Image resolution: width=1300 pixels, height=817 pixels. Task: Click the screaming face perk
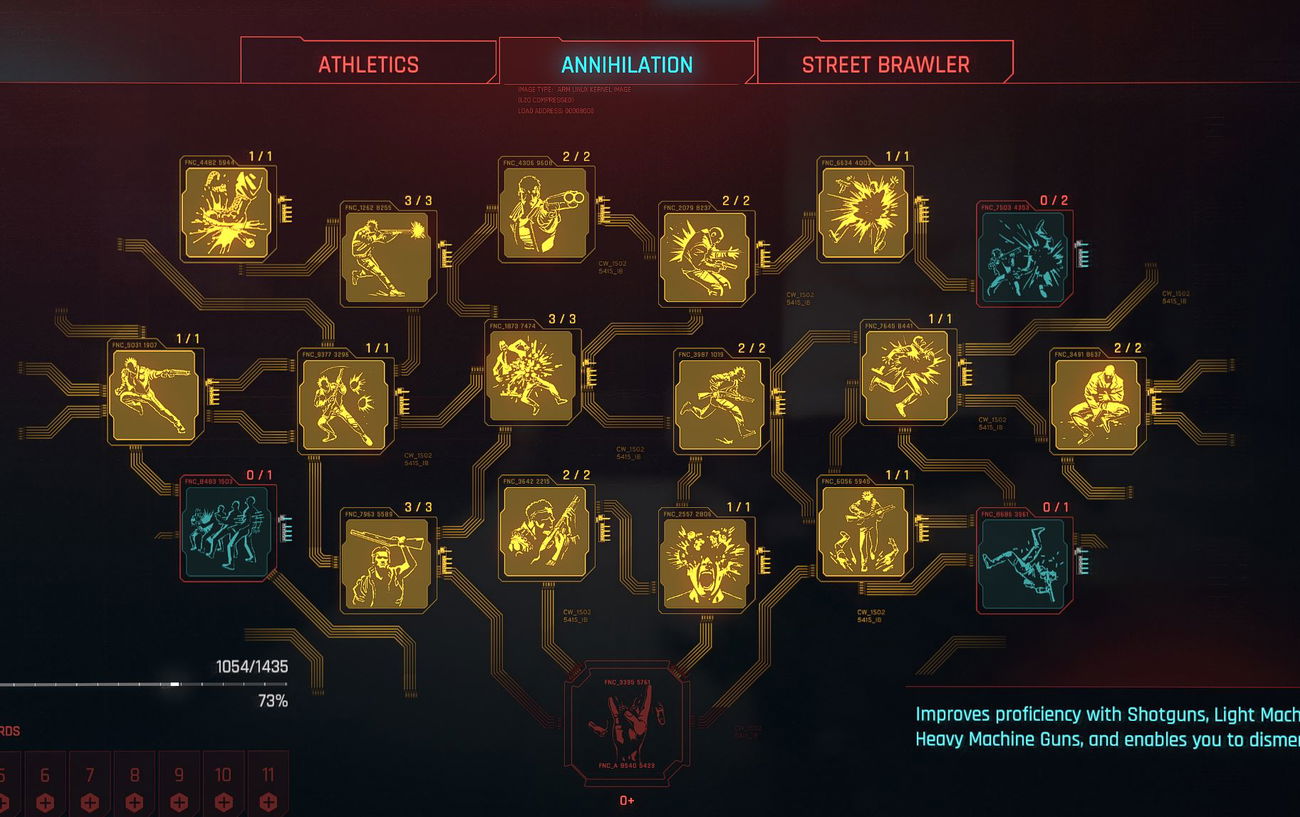coord(703,560)
